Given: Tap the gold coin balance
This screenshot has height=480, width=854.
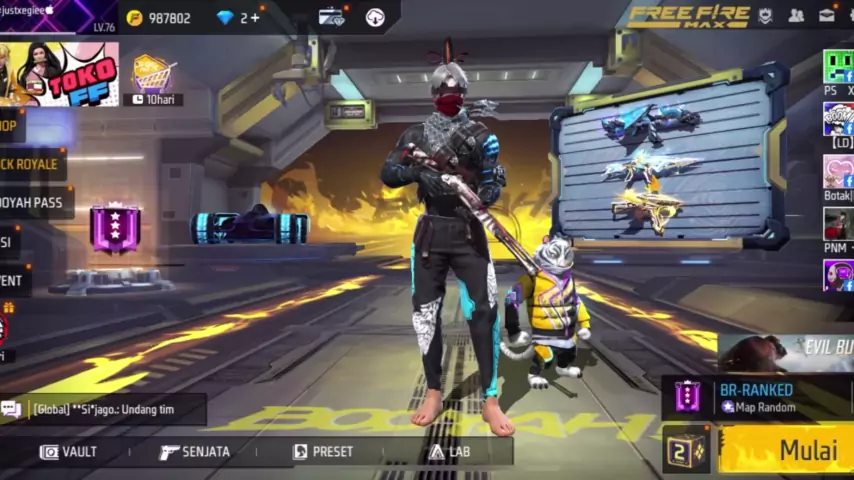Looking at the screenshot, I should [x=158, y=18].
